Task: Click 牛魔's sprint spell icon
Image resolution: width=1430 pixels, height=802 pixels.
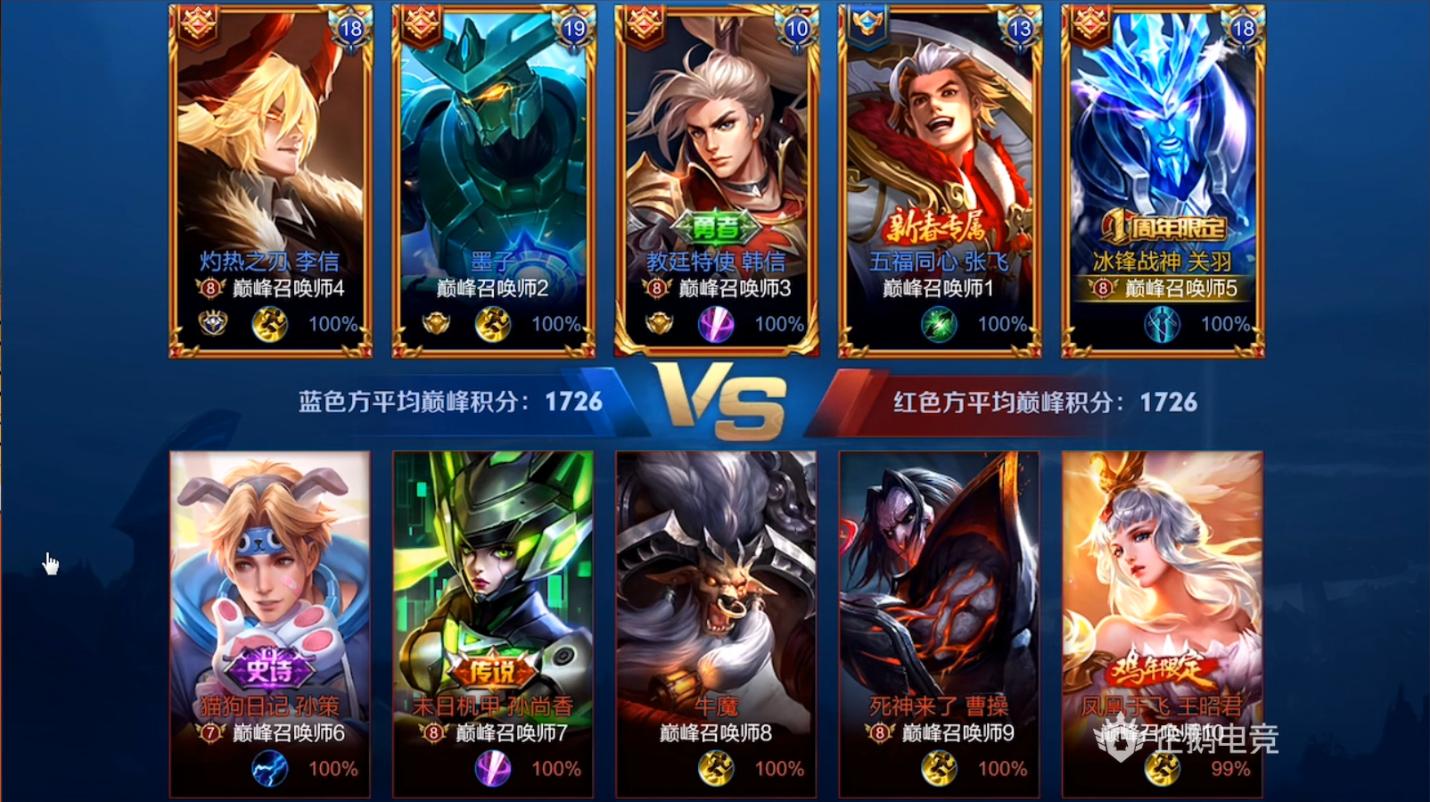Action: click(x=713, y=769)
